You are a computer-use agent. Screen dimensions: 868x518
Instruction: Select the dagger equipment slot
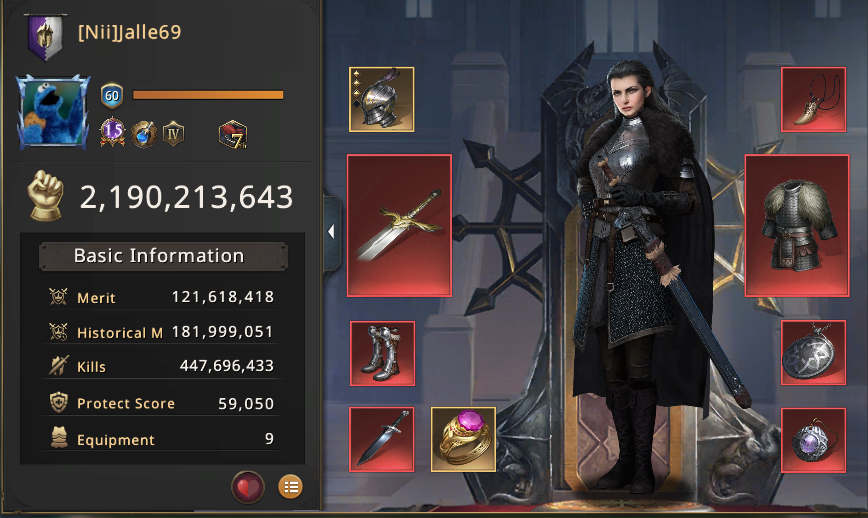point(382,439)
